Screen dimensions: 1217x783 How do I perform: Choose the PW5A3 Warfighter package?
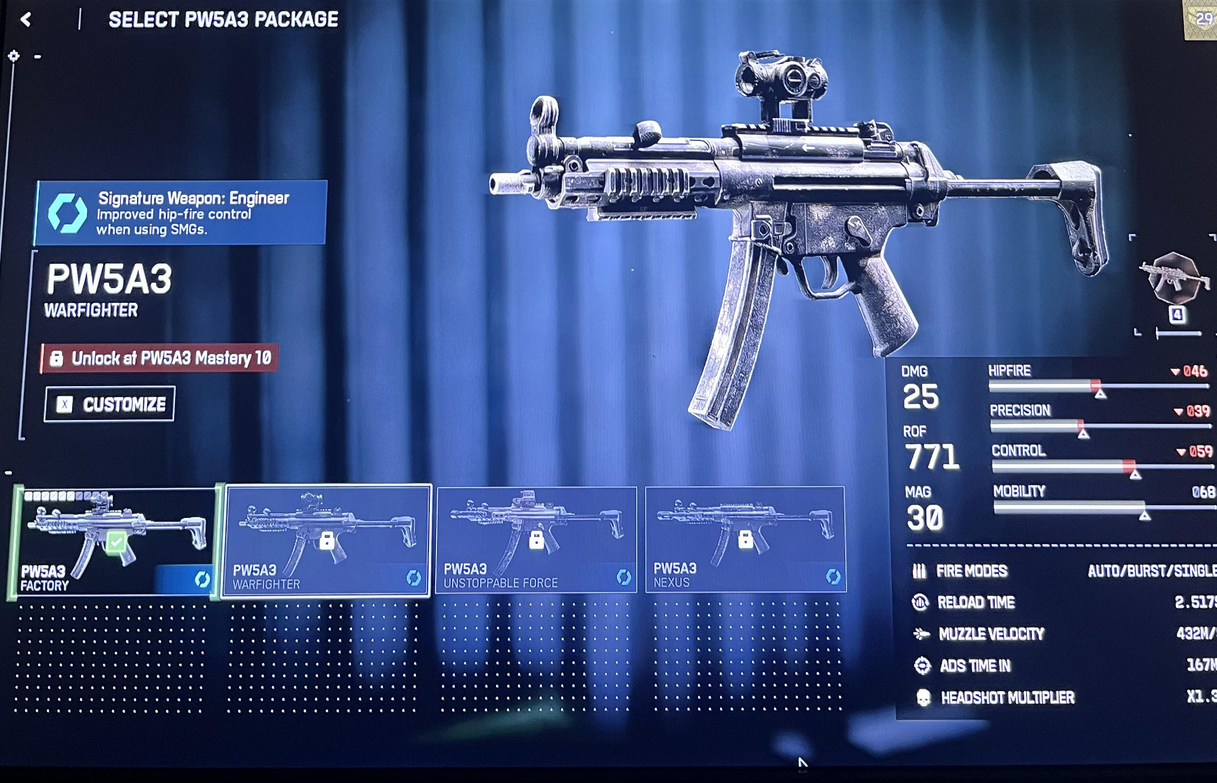[327, 541]
